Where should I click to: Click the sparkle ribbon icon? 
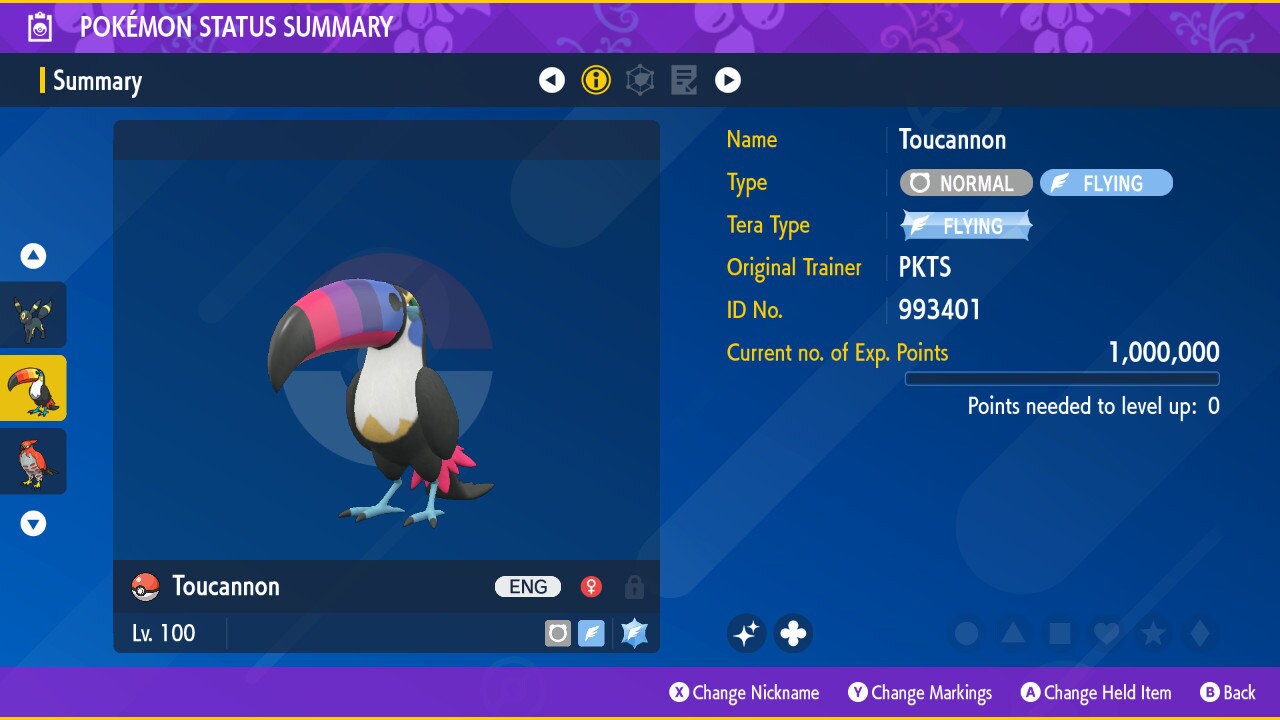tap(746, 633)
